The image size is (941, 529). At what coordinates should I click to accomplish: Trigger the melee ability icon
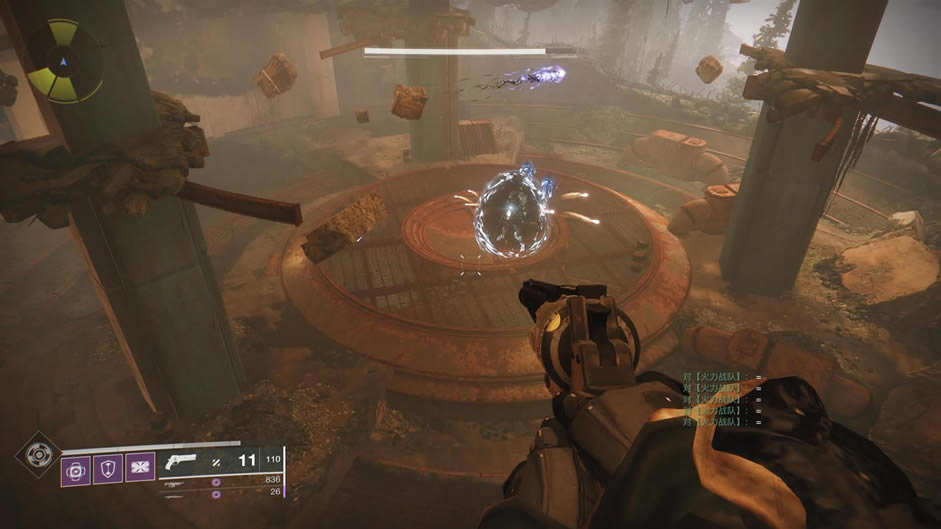138,469
